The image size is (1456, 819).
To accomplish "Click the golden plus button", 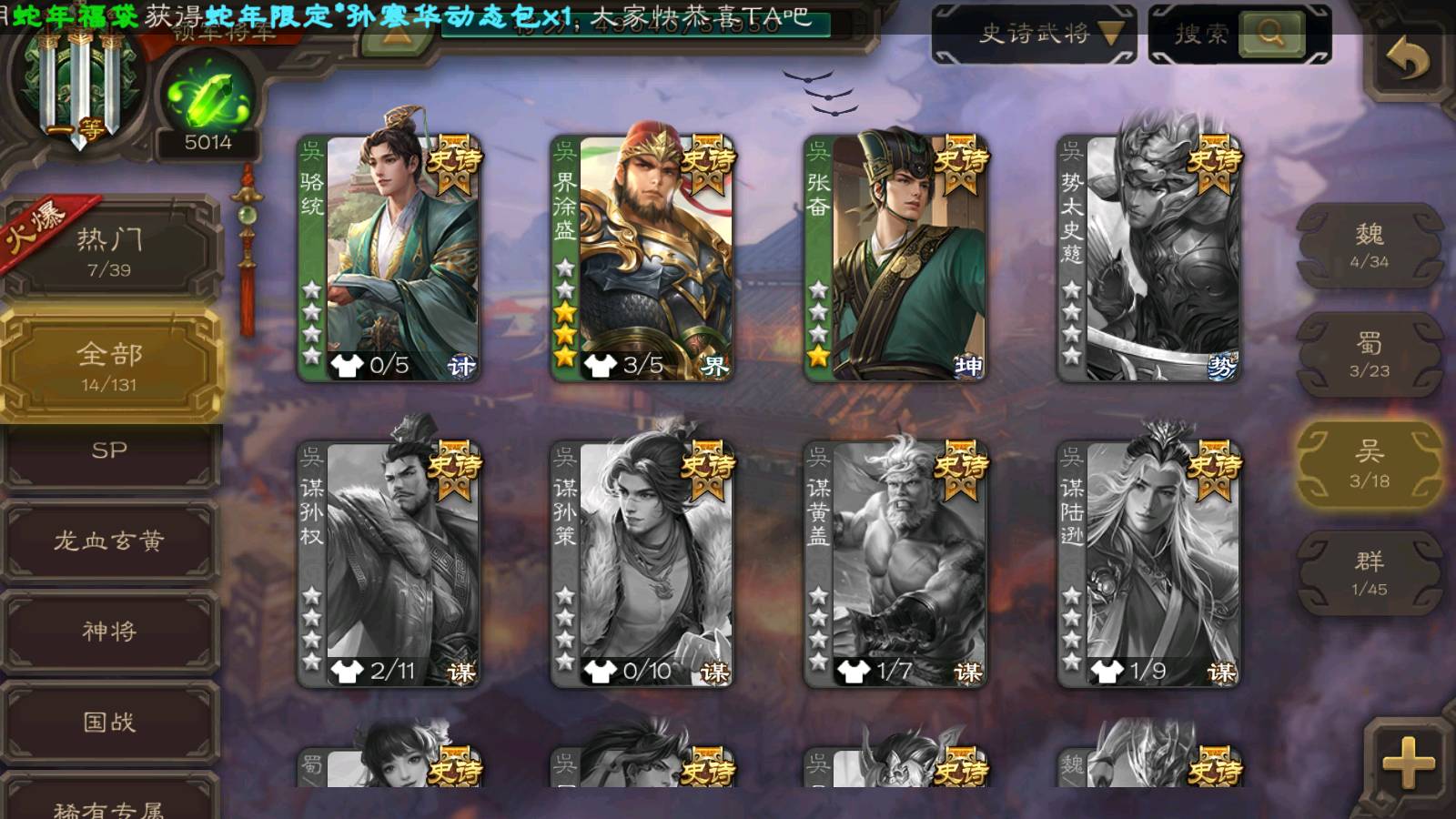I will (x=1407, y=763).
